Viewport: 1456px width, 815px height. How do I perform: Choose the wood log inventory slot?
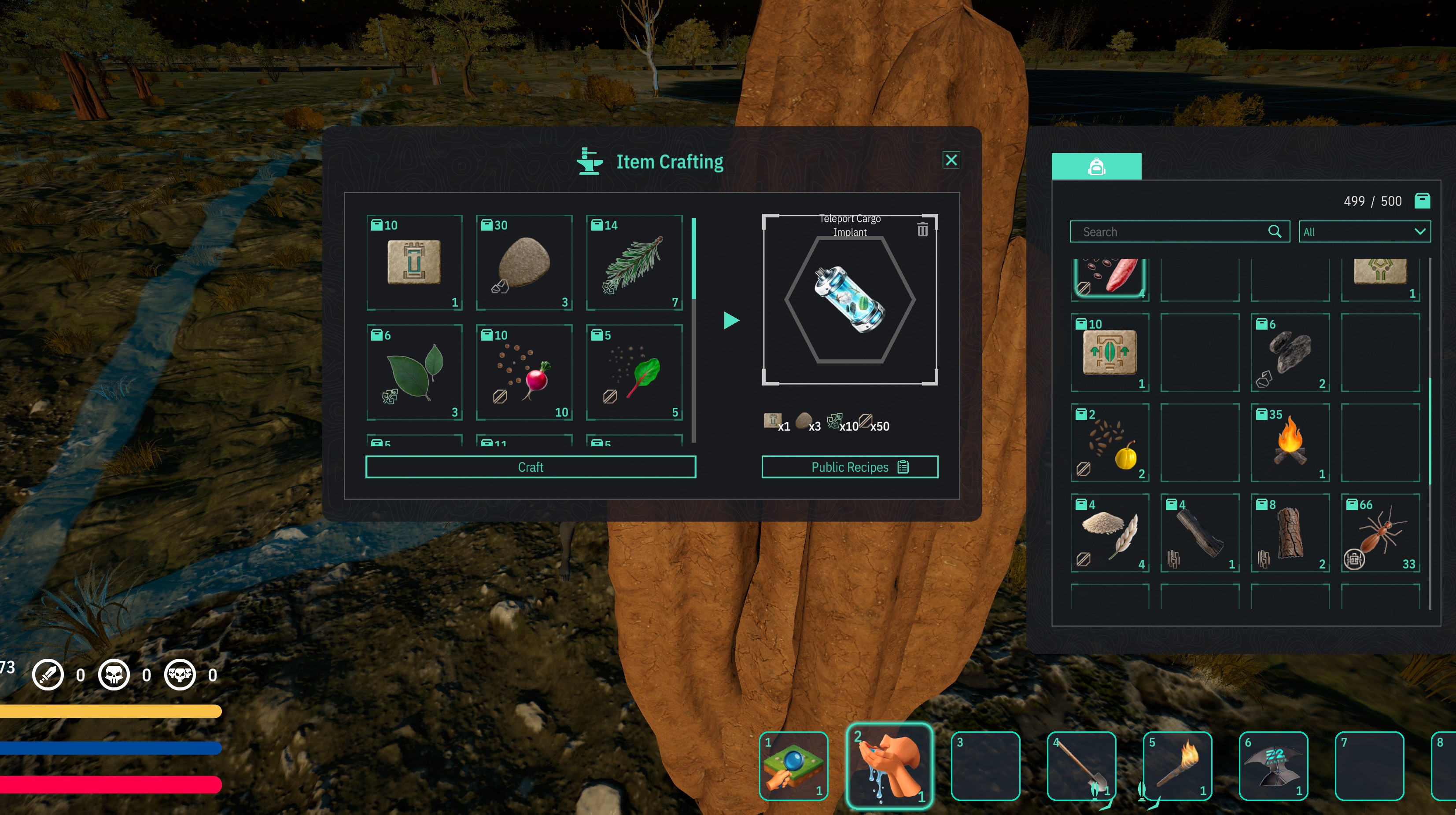pyautogui.click(x=1290, y=532)
